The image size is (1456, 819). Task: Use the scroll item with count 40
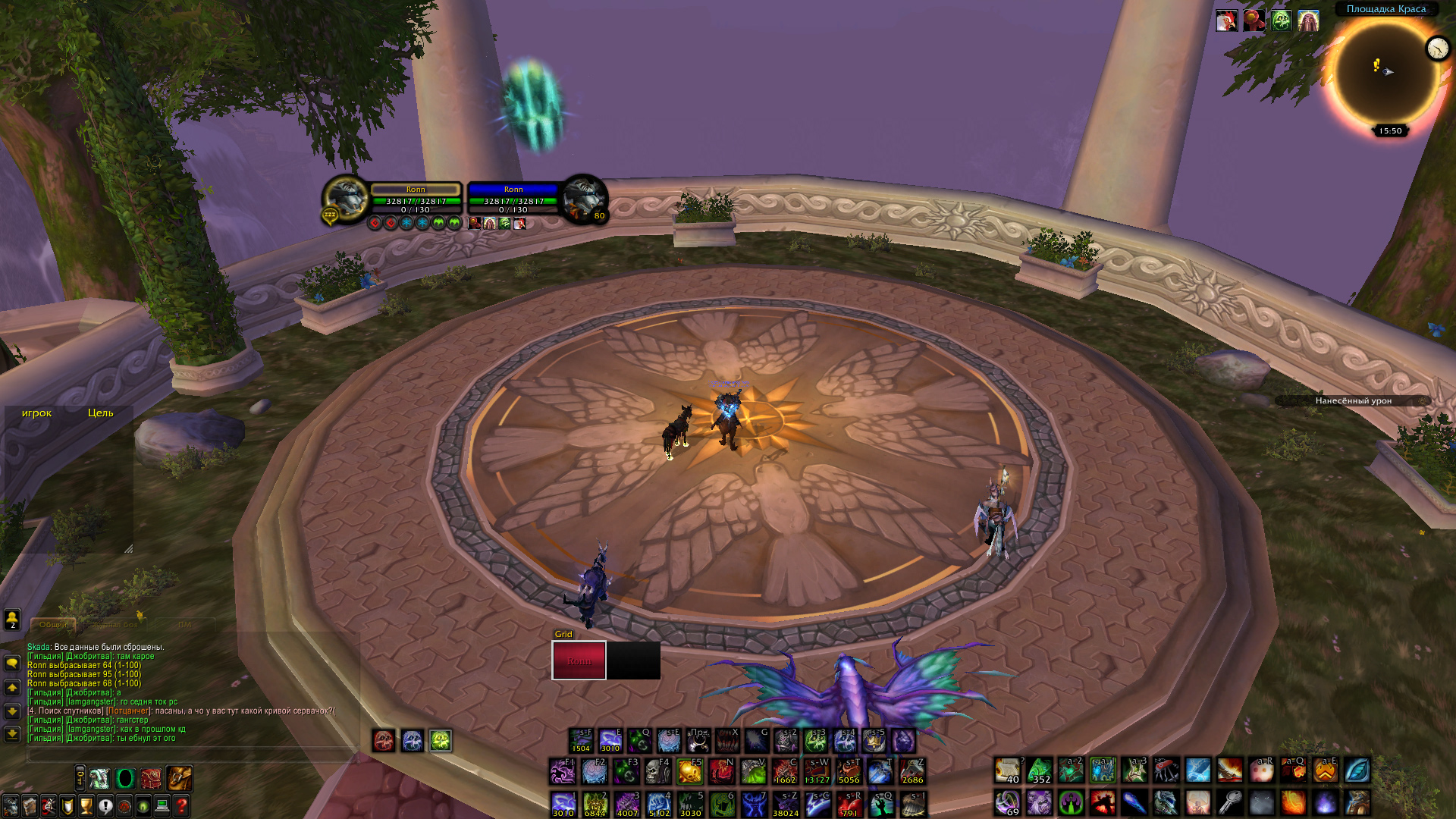coord(1008,770)
